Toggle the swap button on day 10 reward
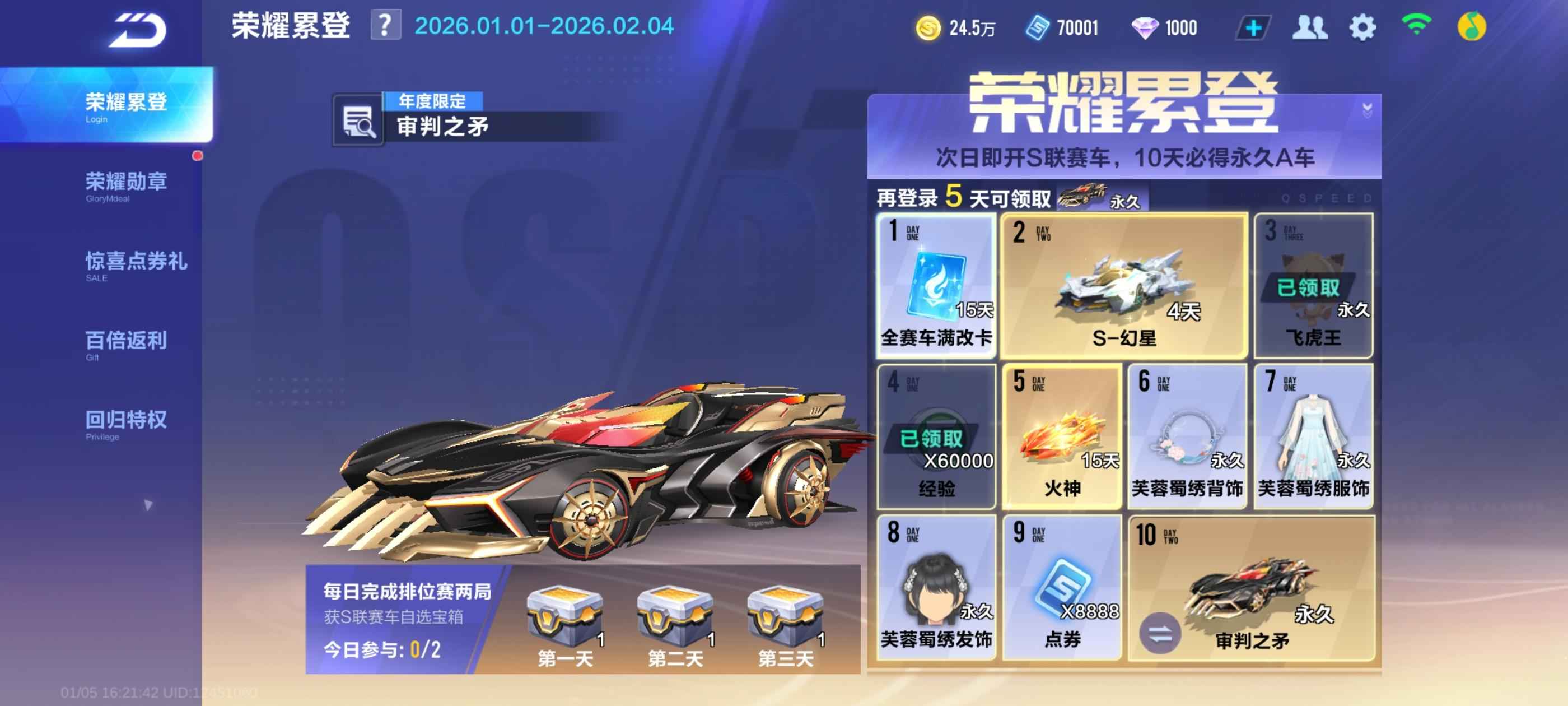 (x=1160, y=634)
